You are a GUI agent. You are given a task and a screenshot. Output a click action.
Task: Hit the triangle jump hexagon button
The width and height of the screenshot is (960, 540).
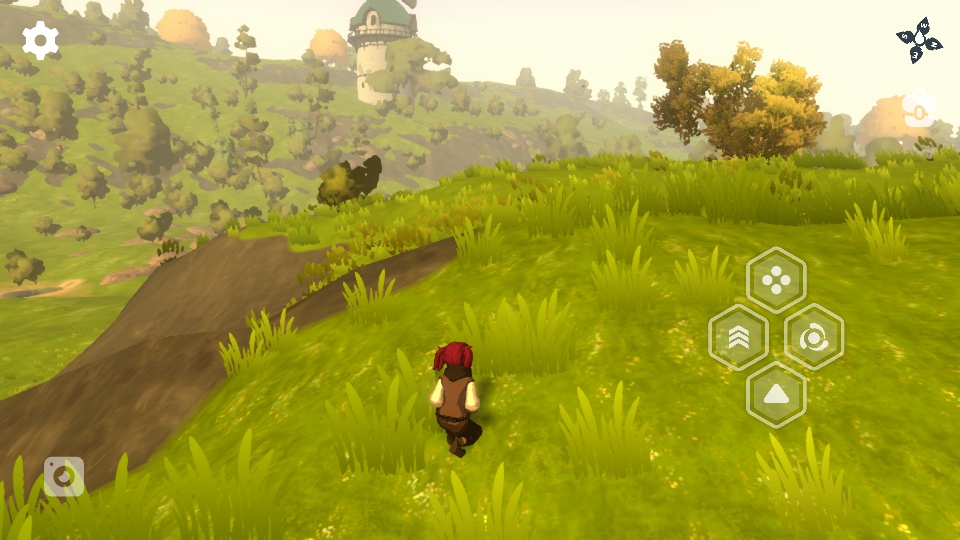(x=776, y=395)
